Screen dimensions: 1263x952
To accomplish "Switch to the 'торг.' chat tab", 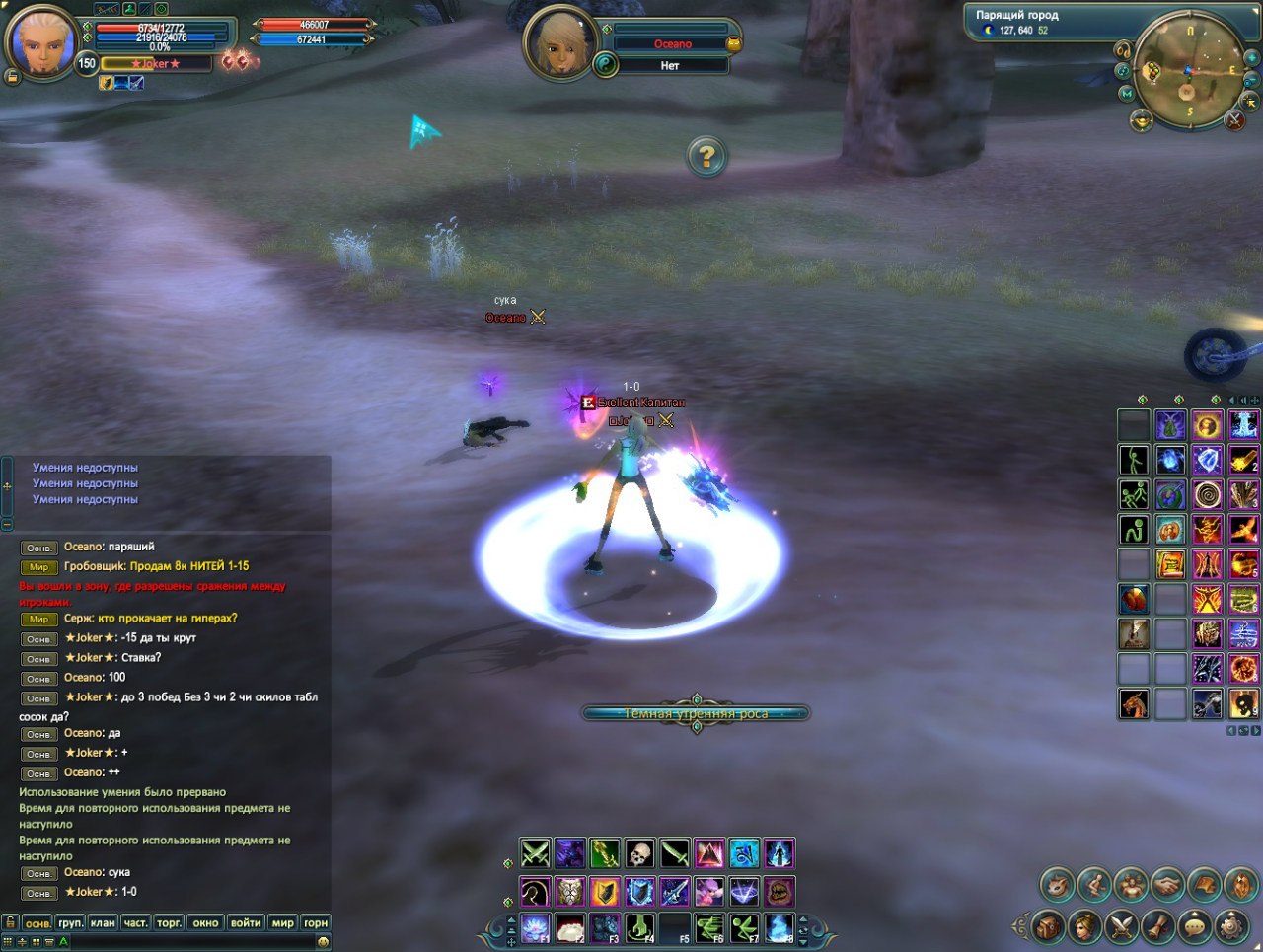I will 169,923.
